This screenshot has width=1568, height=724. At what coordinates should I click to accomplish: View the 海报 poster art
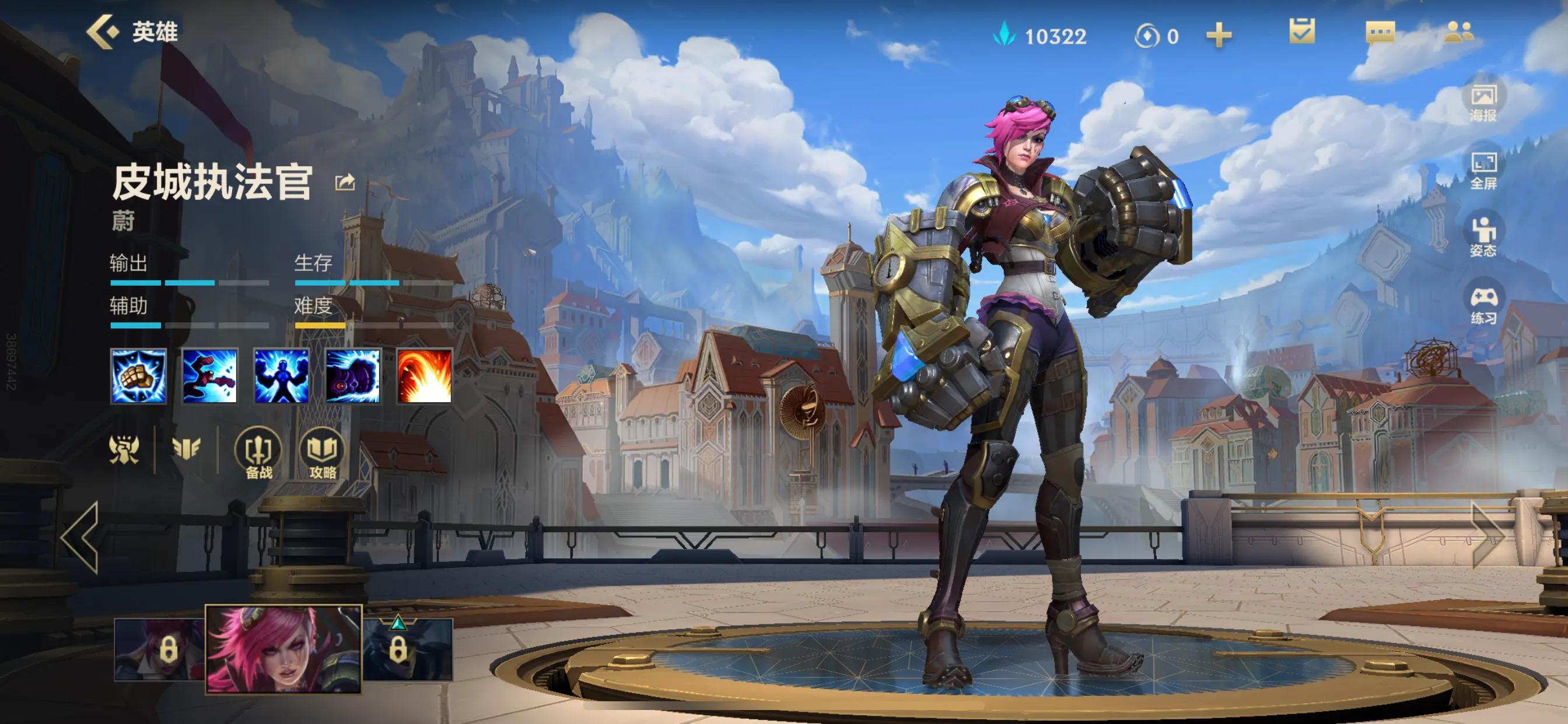(x=1483, y=101)
